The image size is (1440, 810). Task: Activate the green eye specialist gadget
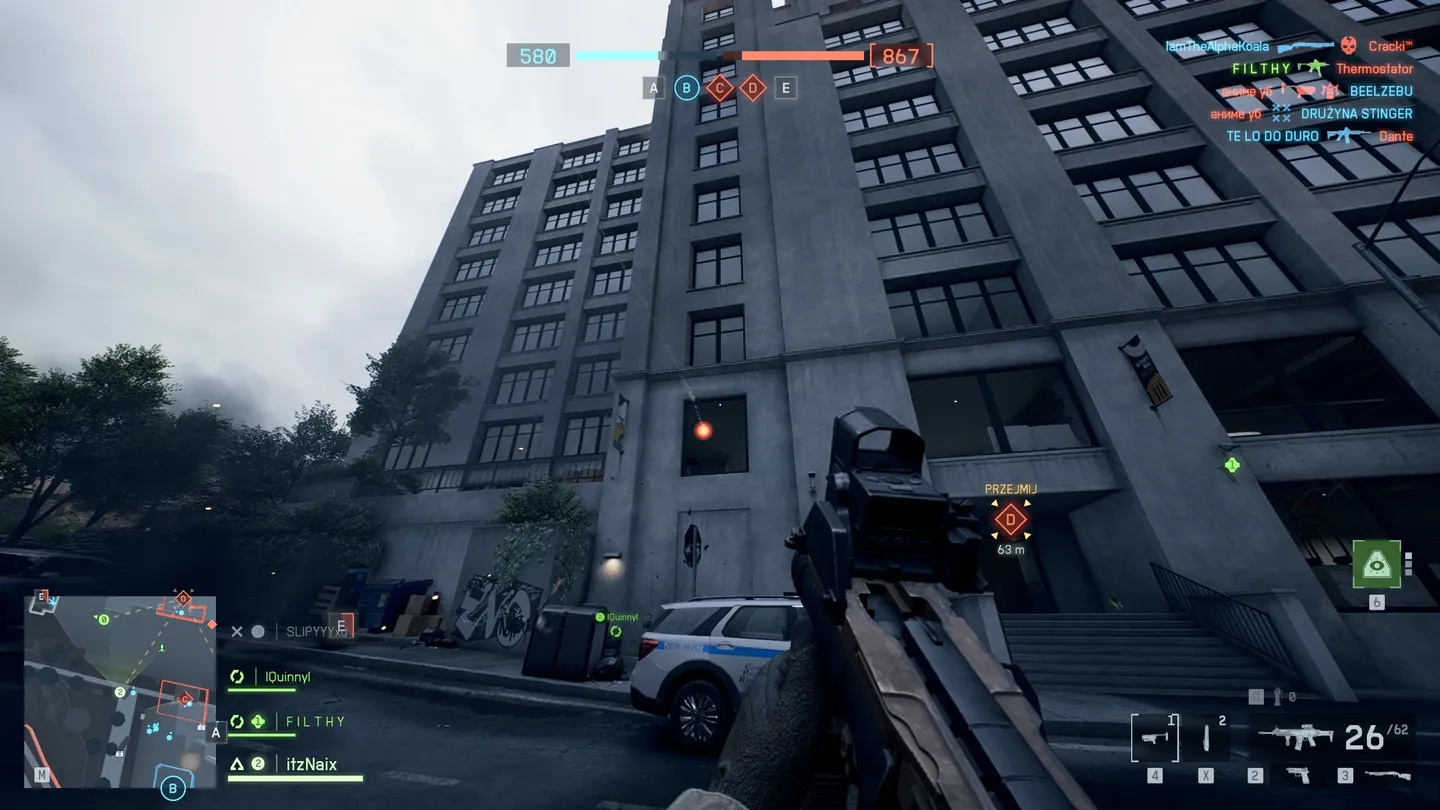[x=1376, y=564]
